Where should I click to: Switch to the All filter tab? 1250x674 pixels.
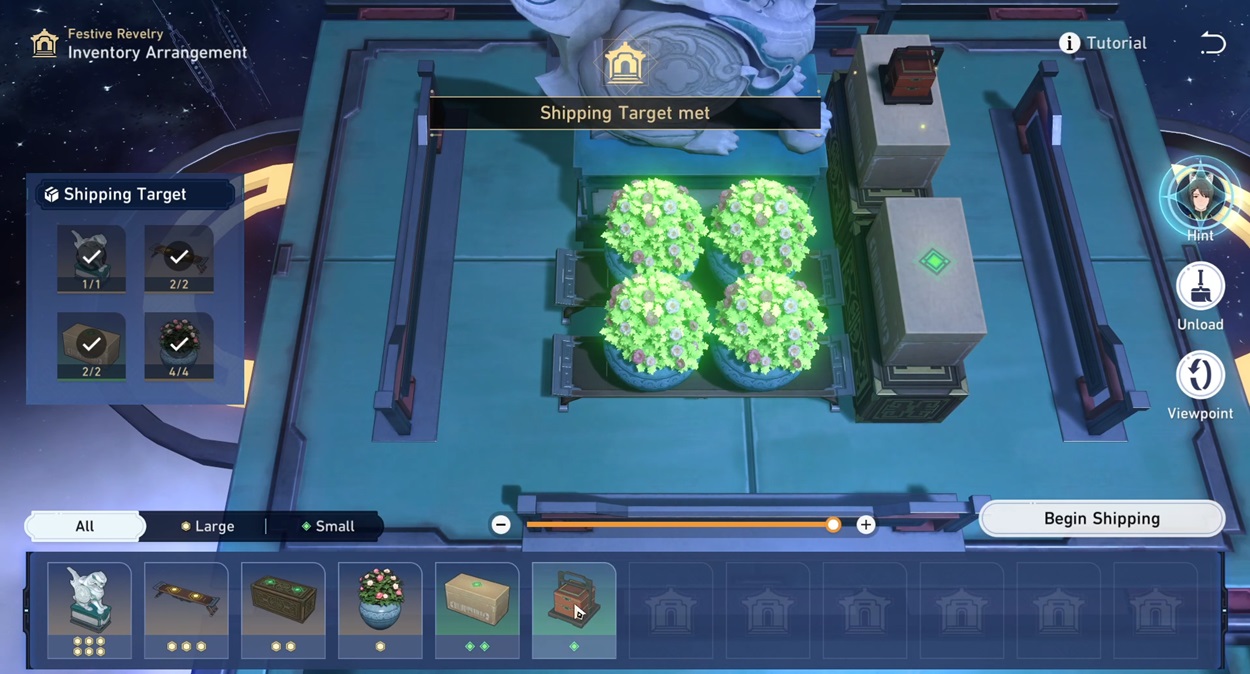point(85,526)
